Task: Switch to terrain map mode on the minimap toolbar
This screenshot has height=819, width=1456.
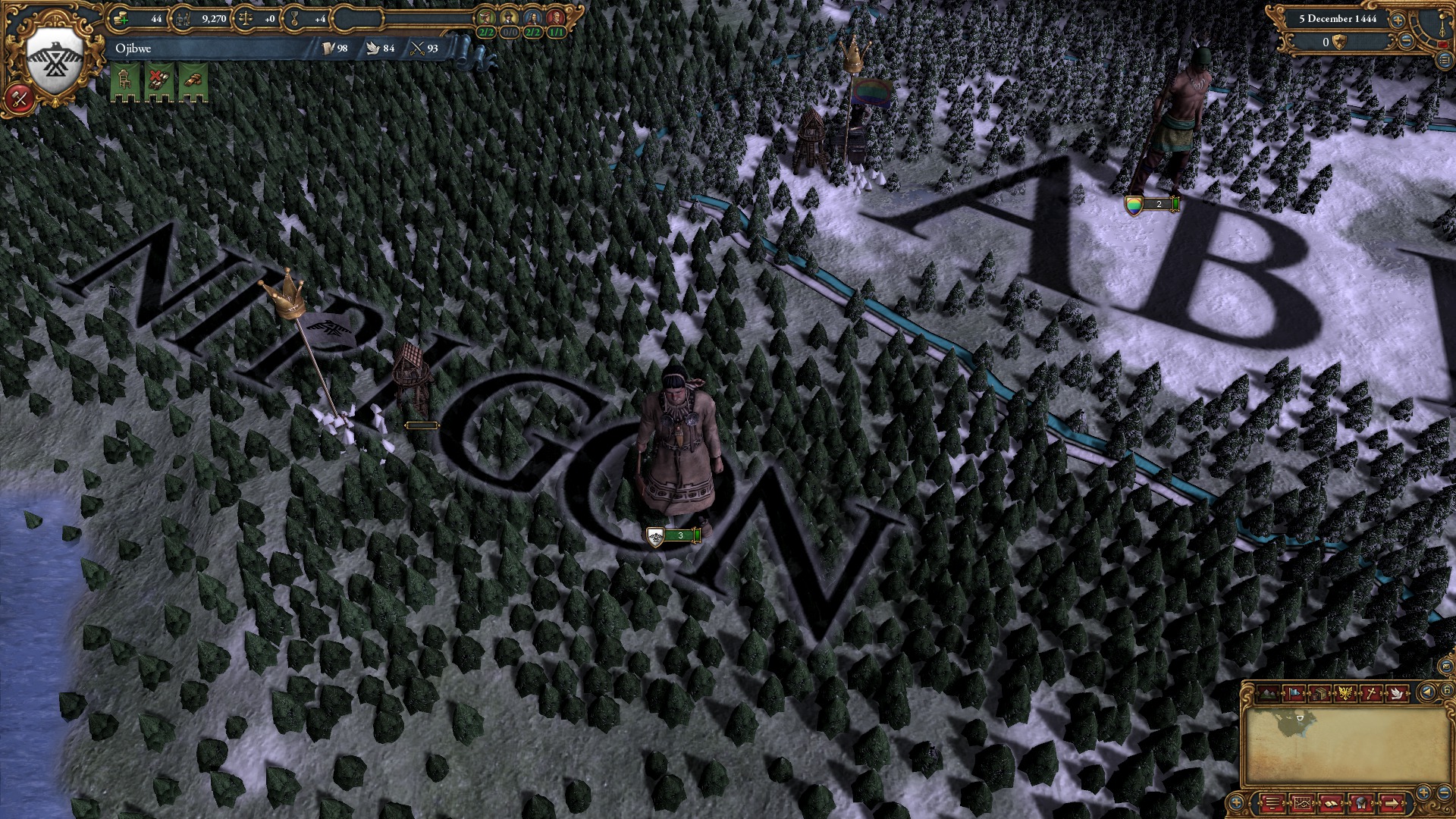Action: [1268, 694]
